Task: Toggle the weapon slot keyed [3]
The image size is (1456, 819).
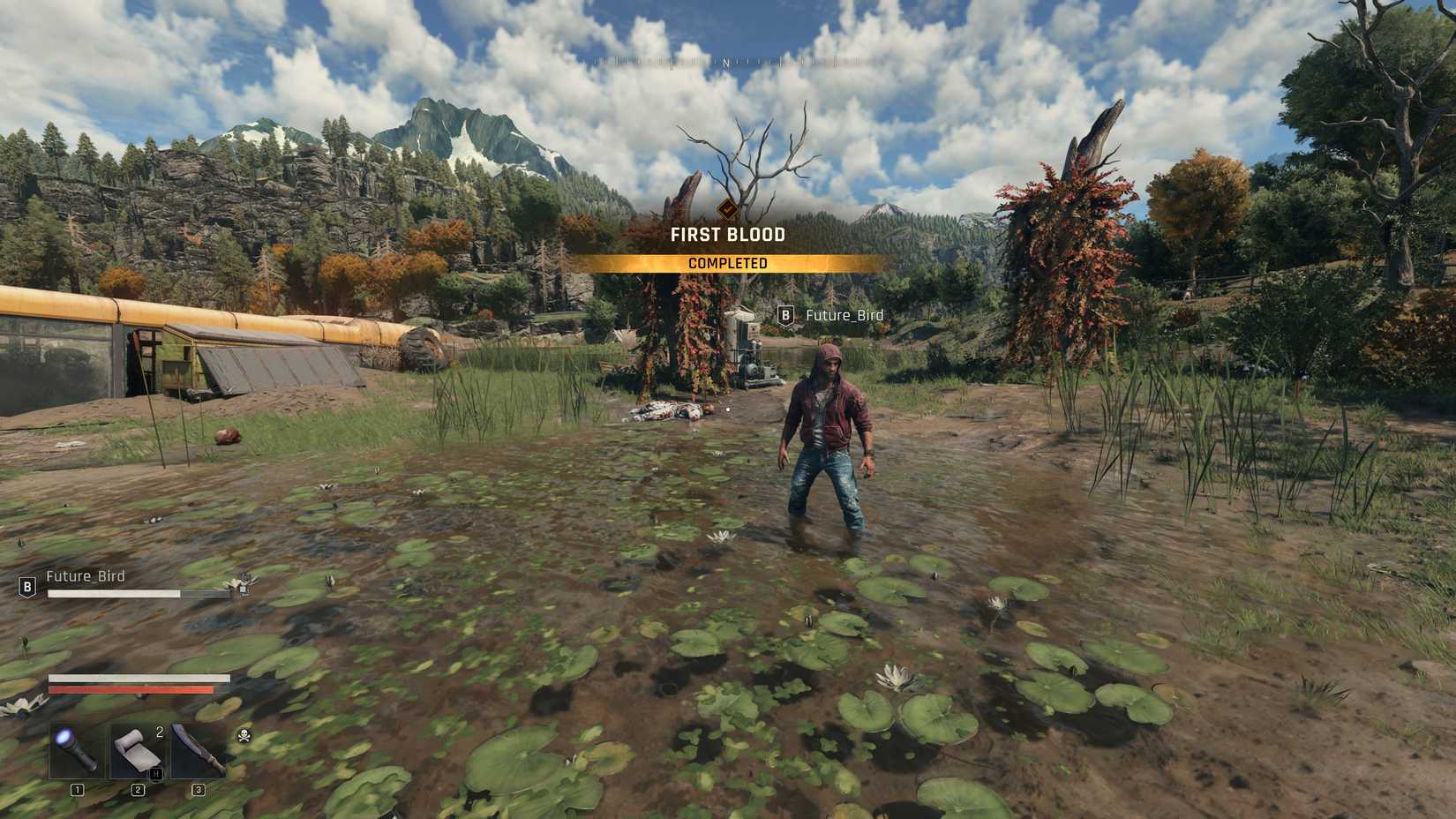Action: tap(199, 788)
